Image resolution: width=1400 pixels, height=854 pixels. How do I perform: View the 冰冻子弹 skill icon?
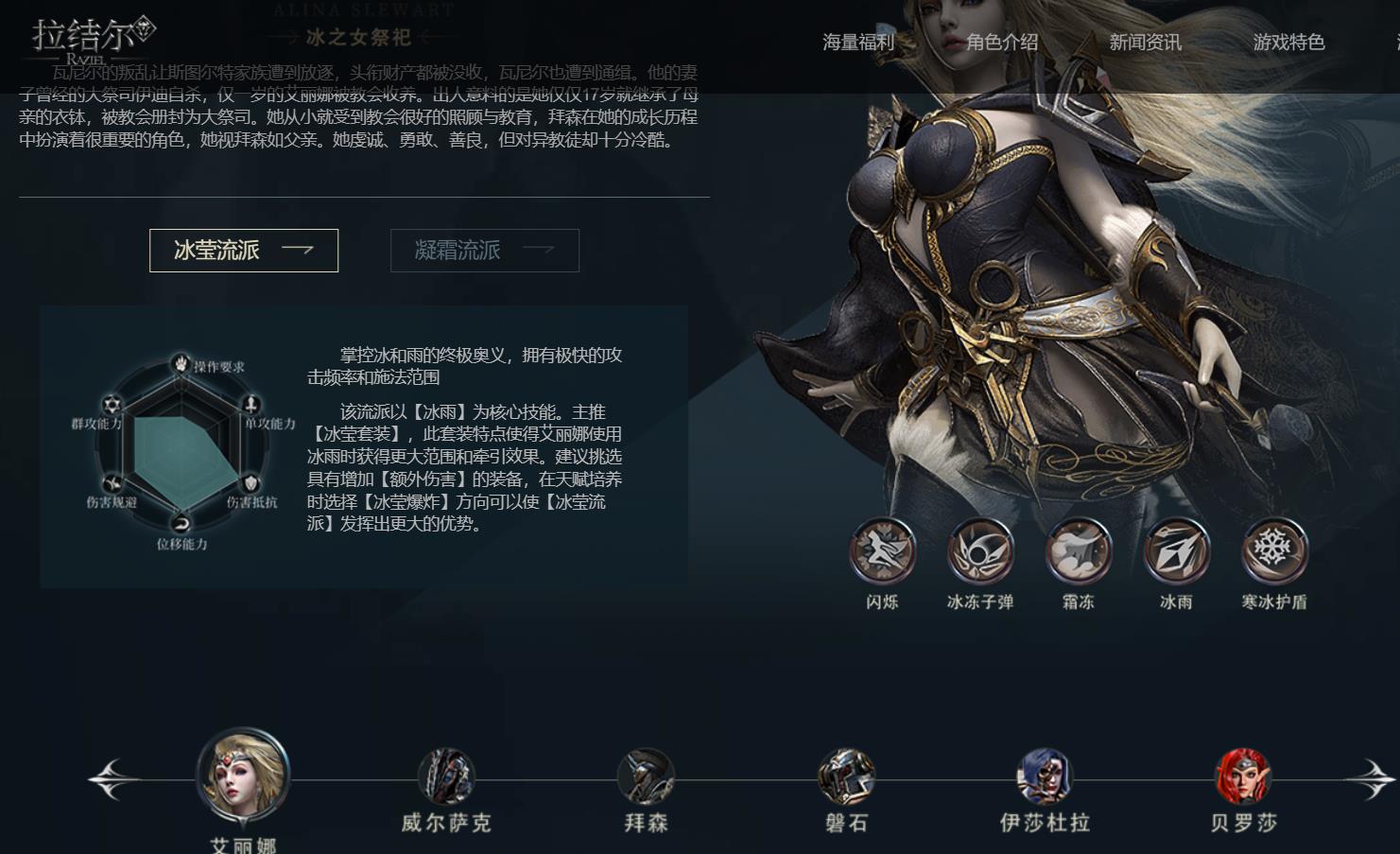(x=979, y=549)
